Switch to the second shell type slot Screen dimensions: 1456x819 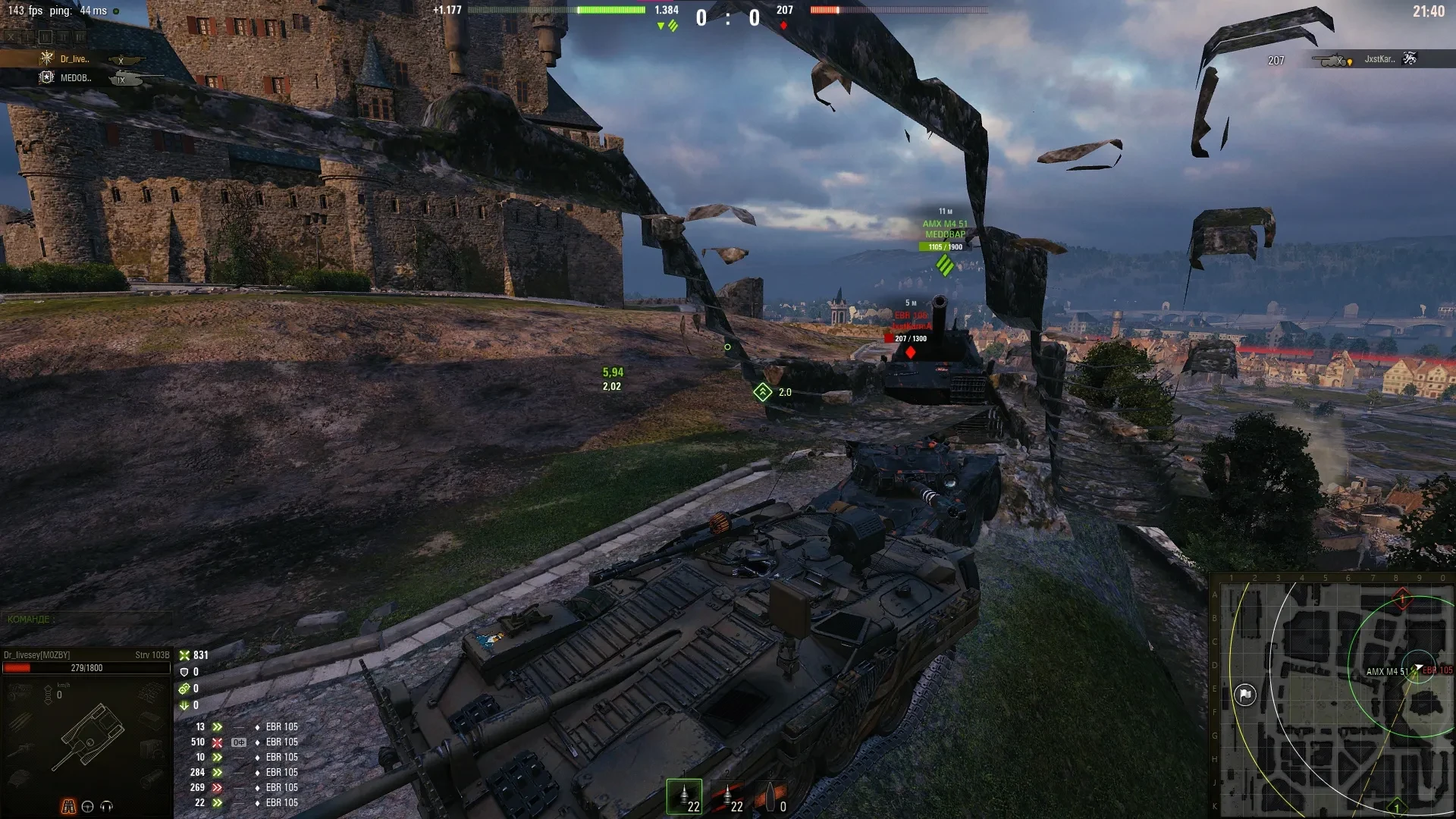[x=727, y=797]
